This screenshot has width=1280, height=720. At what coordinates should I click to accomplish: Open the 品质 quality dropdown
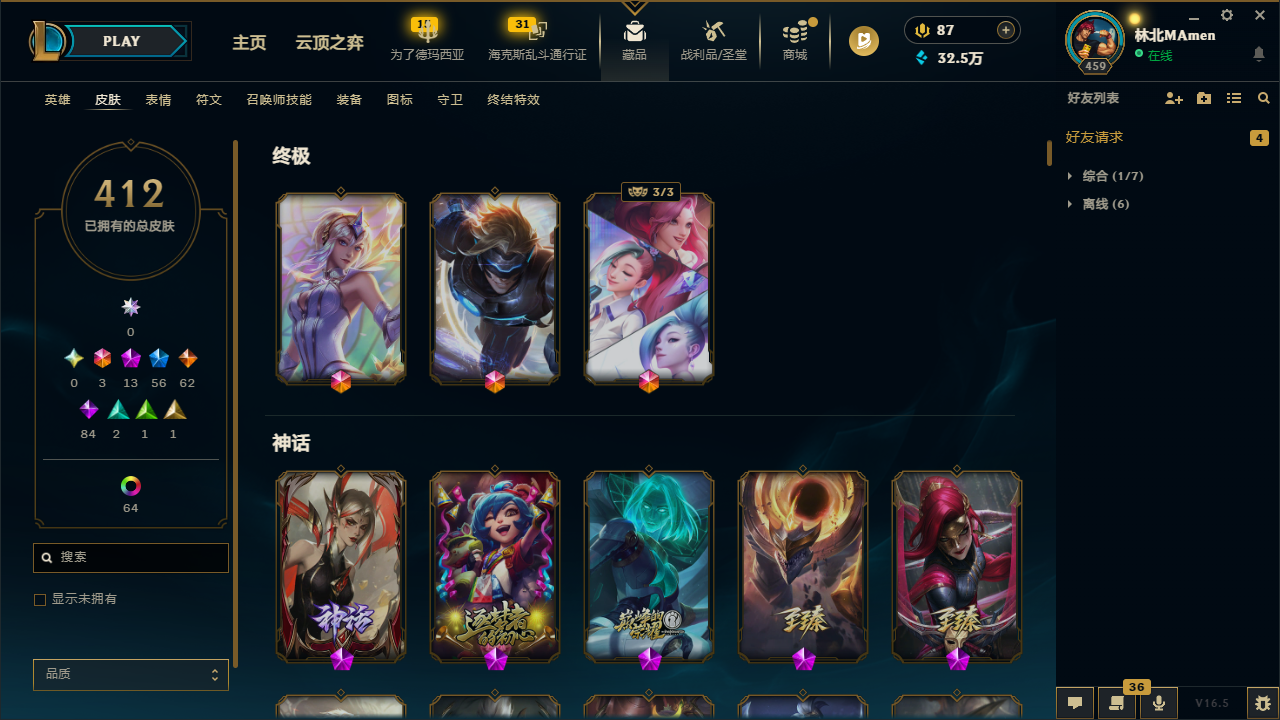pyautogui.click(x=130, y=674)
